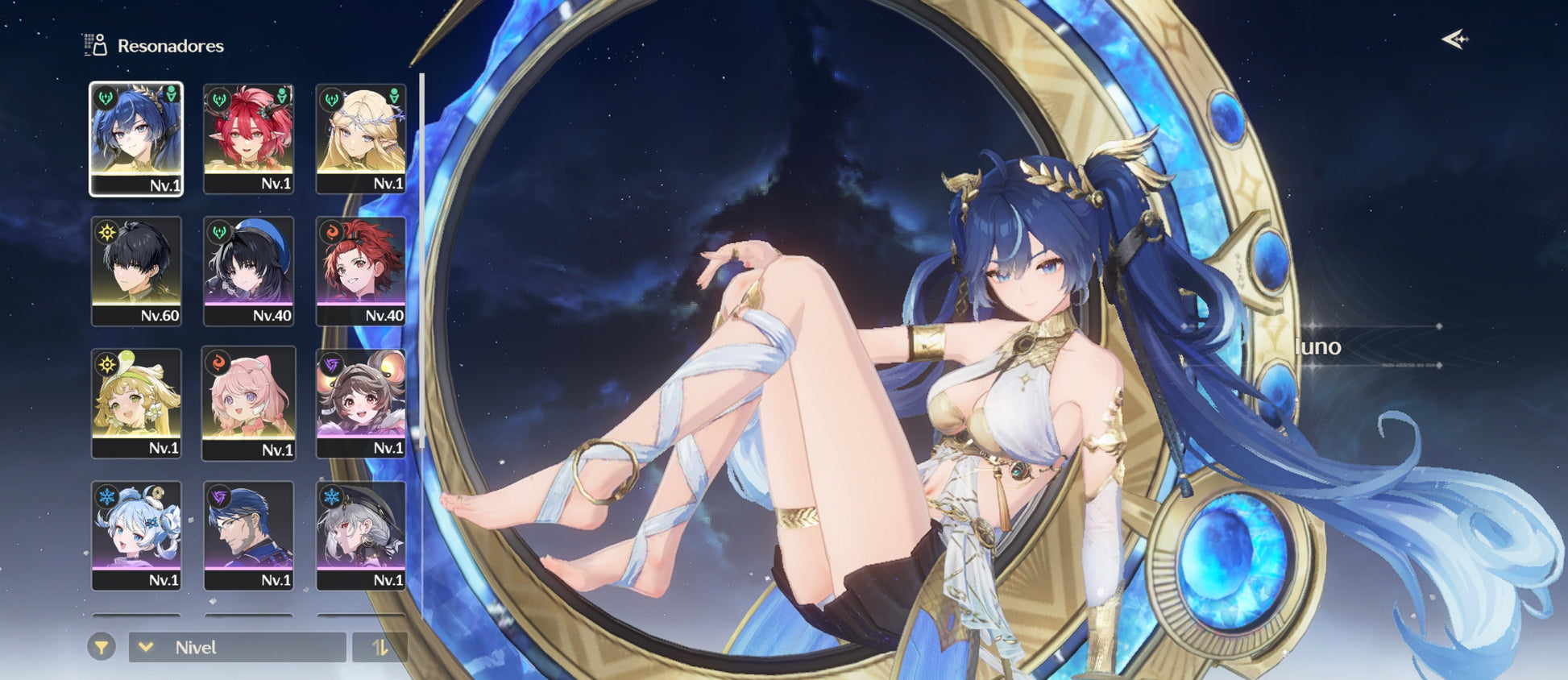Select the blue-haired man in profile

(248, 535)
